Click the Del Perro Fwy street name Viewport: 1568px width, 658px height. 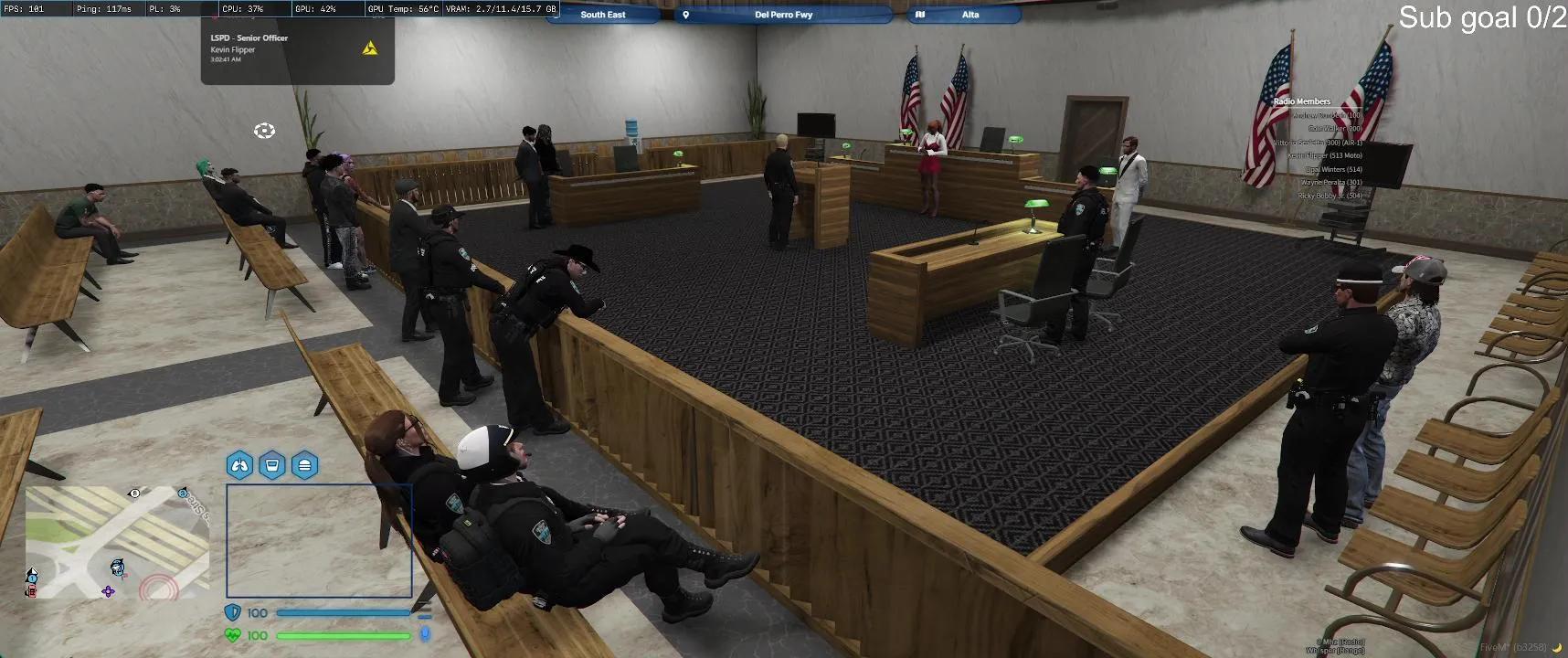782,14
